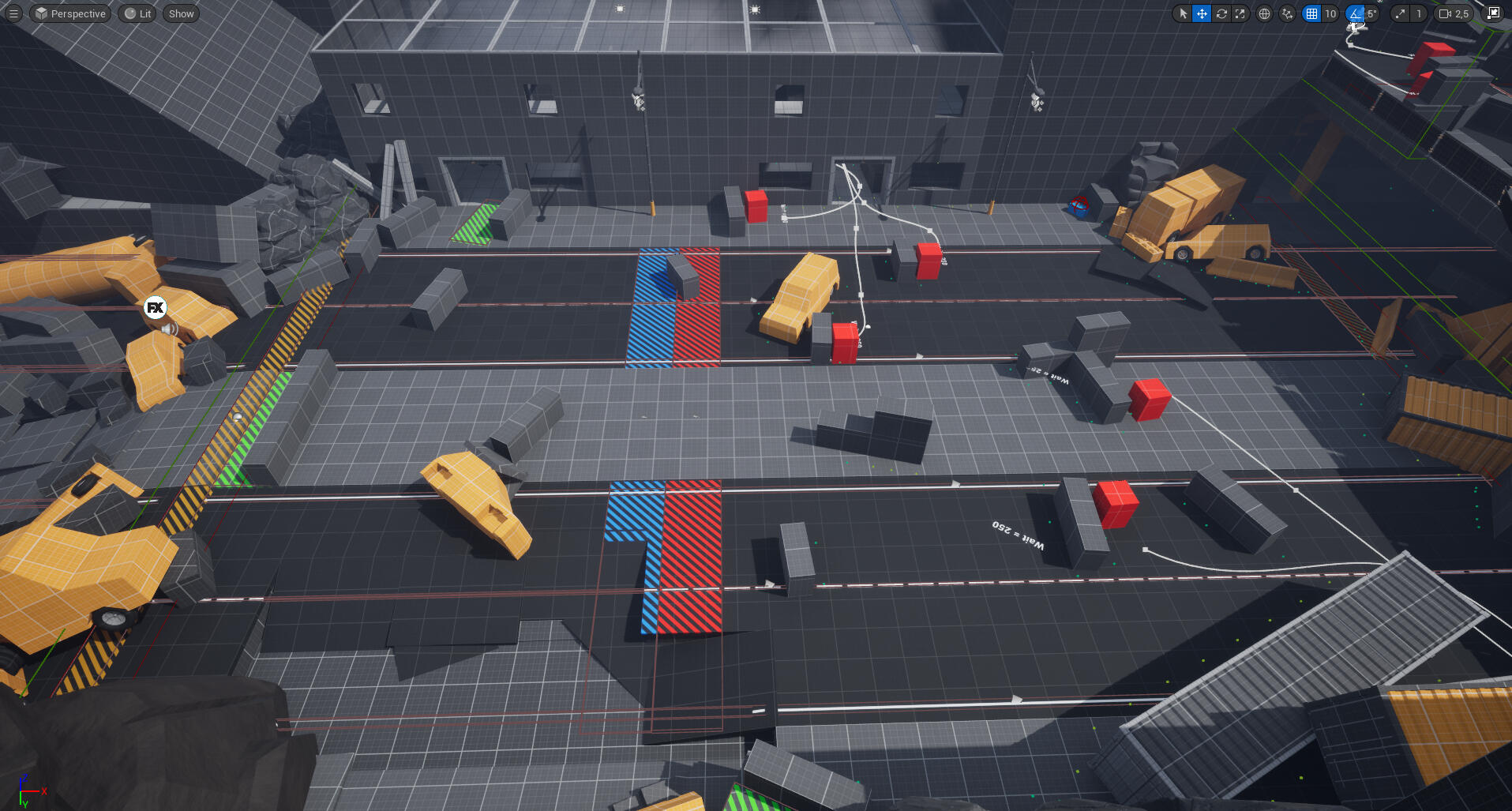Open the grid snap size value 10

[x=1330, y=13]
